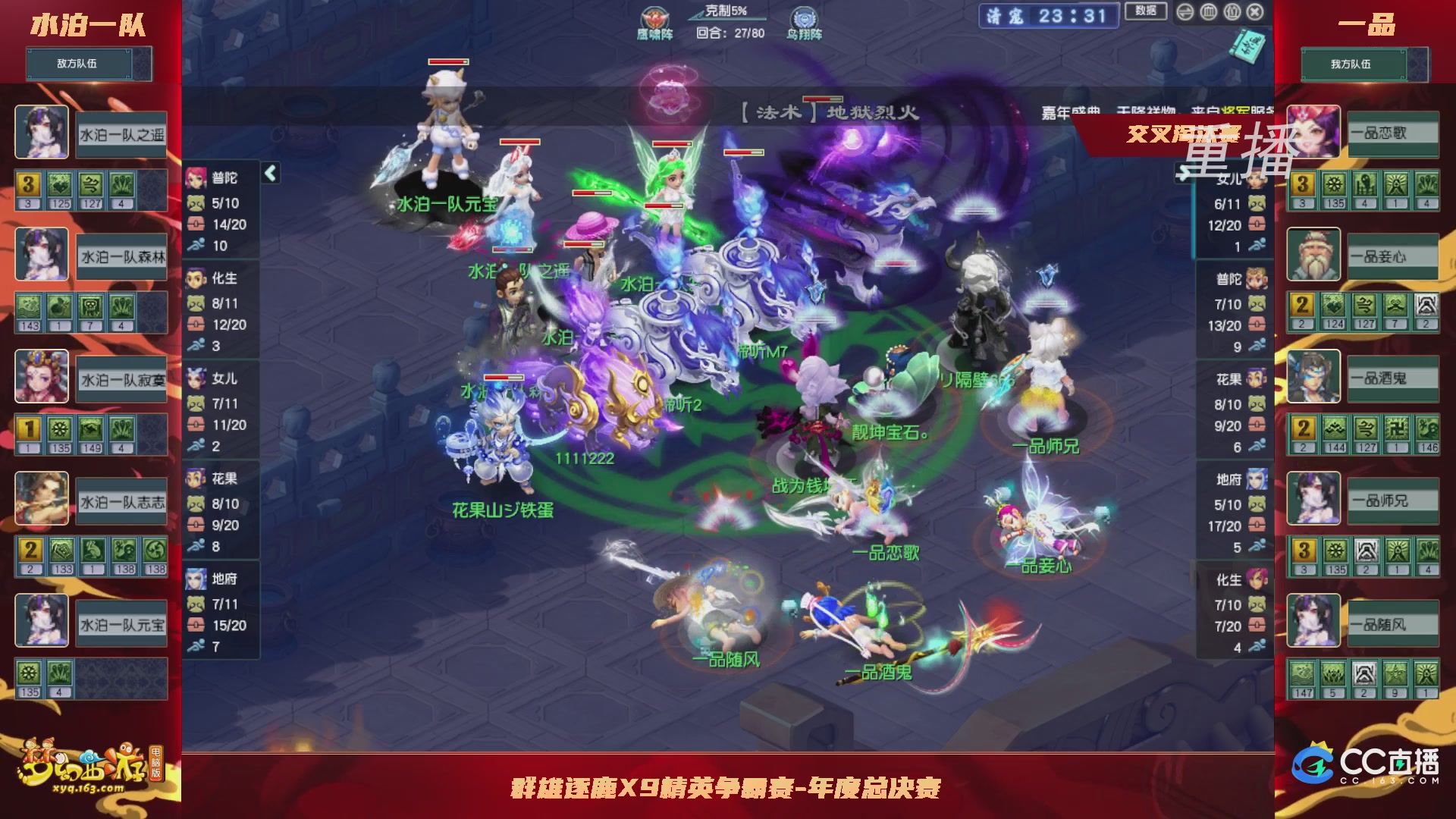Click 水泊一队寂寞's portrait thumbnail

click(42, 377)
